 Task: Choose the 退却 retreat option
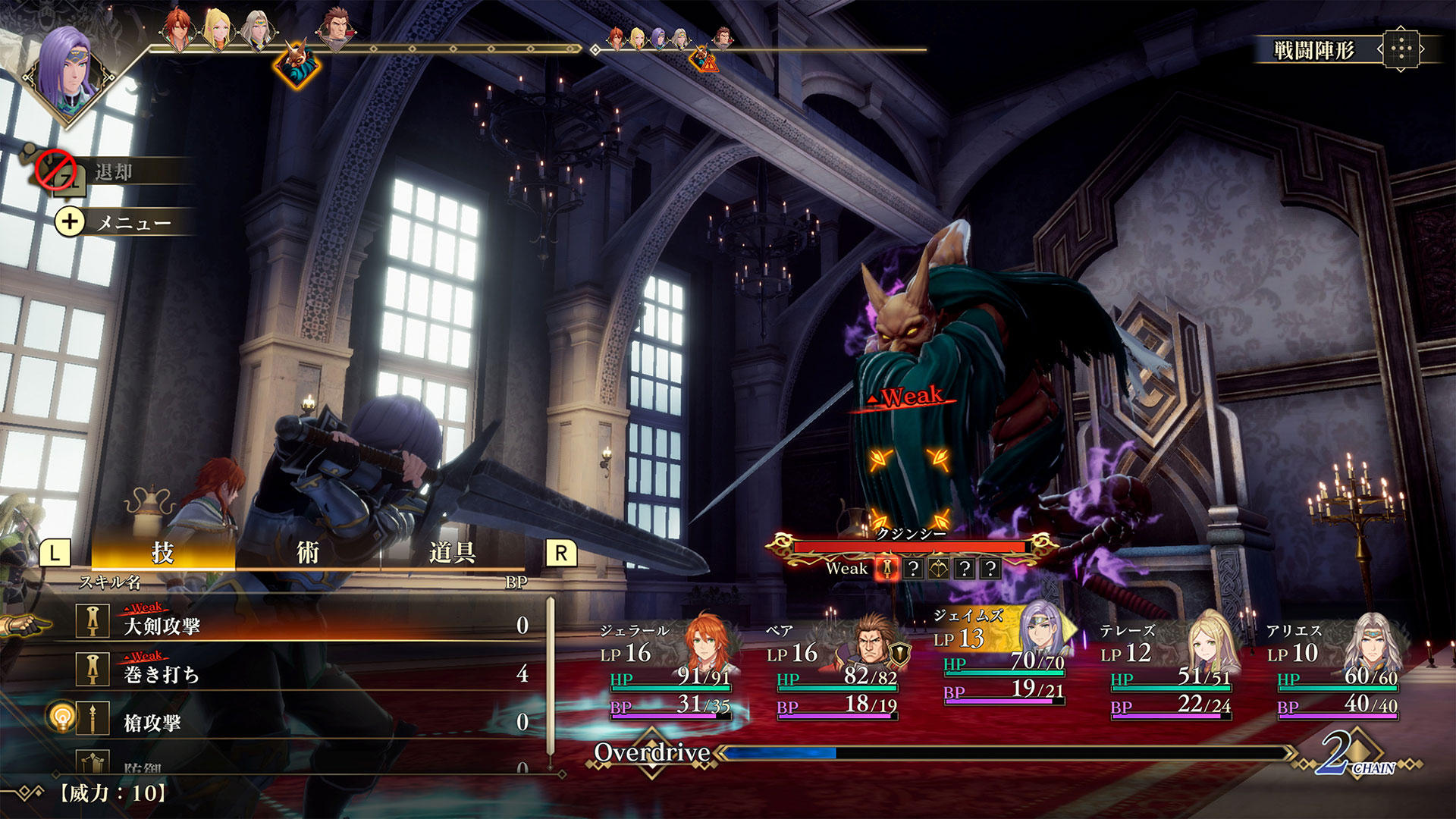coord(114,172)
